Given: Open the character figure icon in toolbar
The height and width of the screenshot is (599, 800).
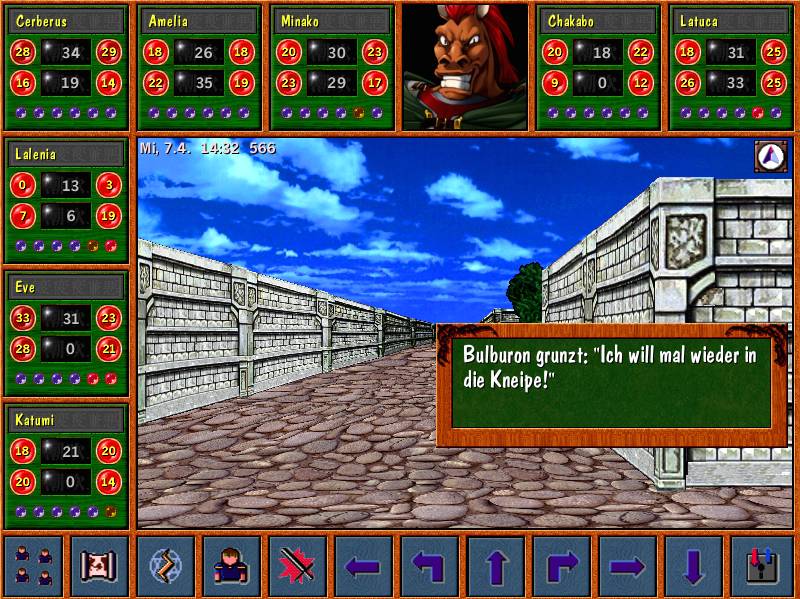Looking at the screenshot, I should point(231,566).
